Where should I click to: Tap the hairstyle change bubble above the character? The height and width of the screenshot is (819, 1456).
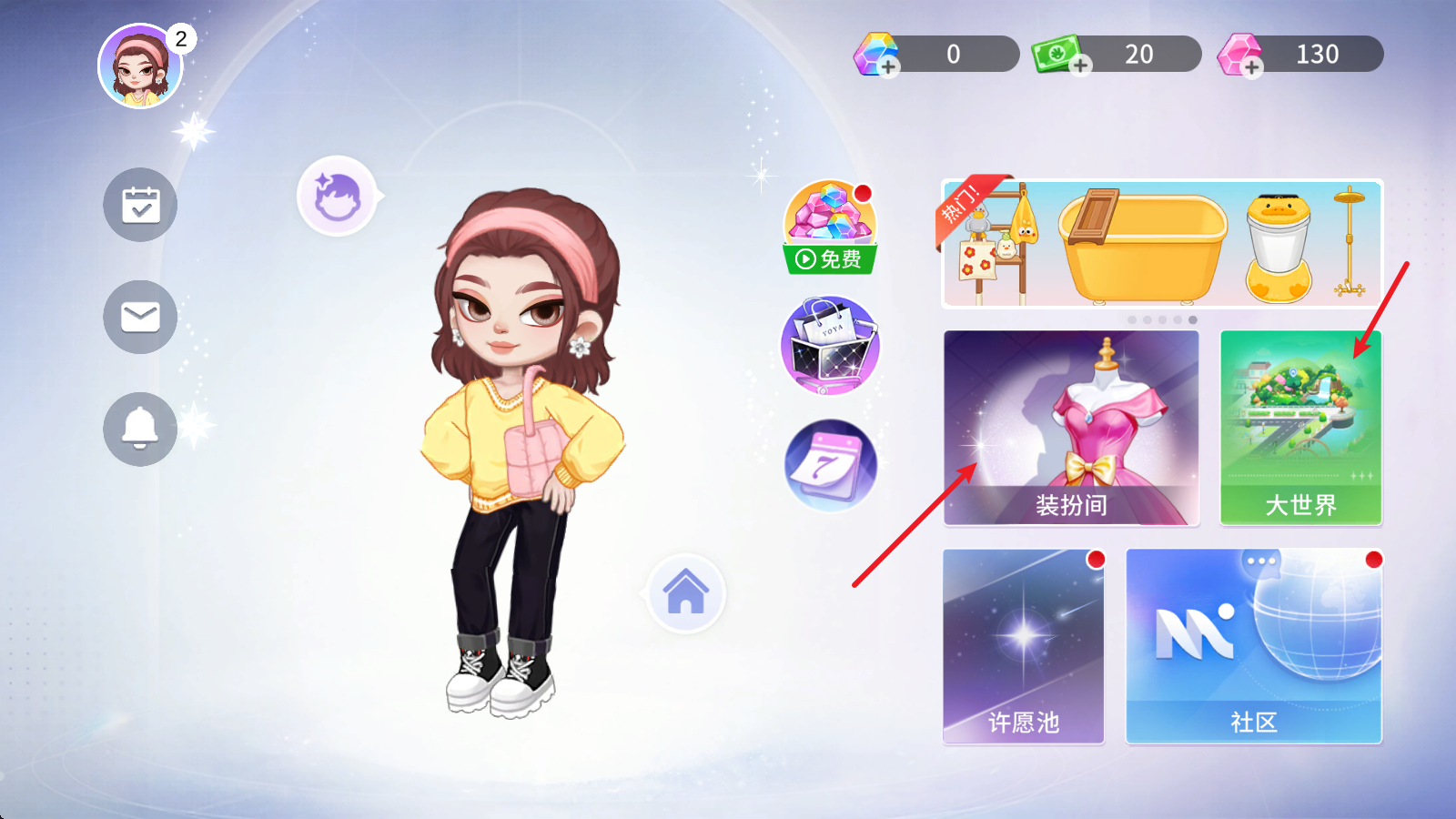coord(336,198)
